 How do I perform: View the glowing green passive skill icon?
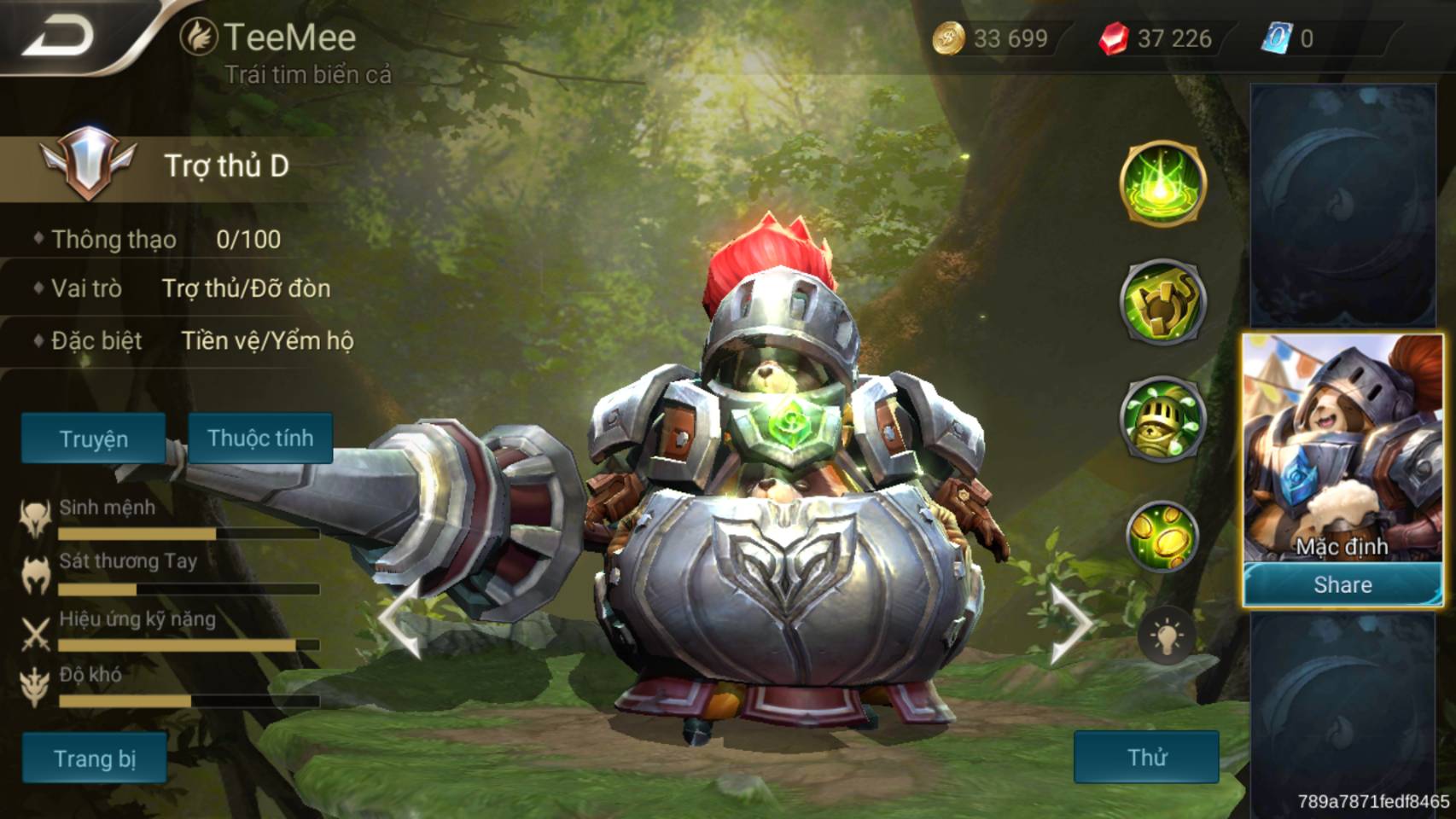[x=1162, y=183]
